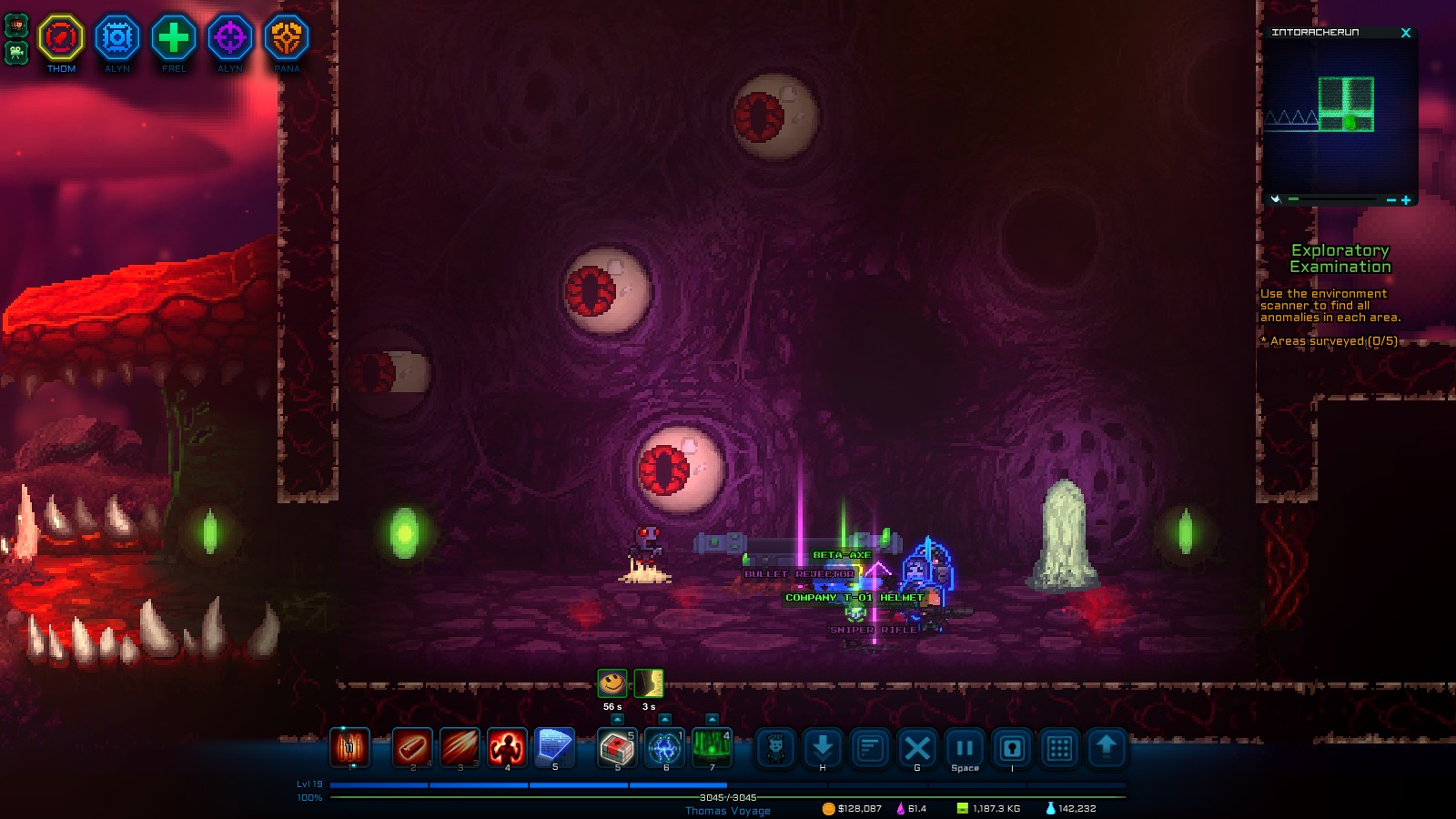Click the keyhole inventory icon near I
The height and width of the screenshot is (819, 1456).
(1013, 749)
